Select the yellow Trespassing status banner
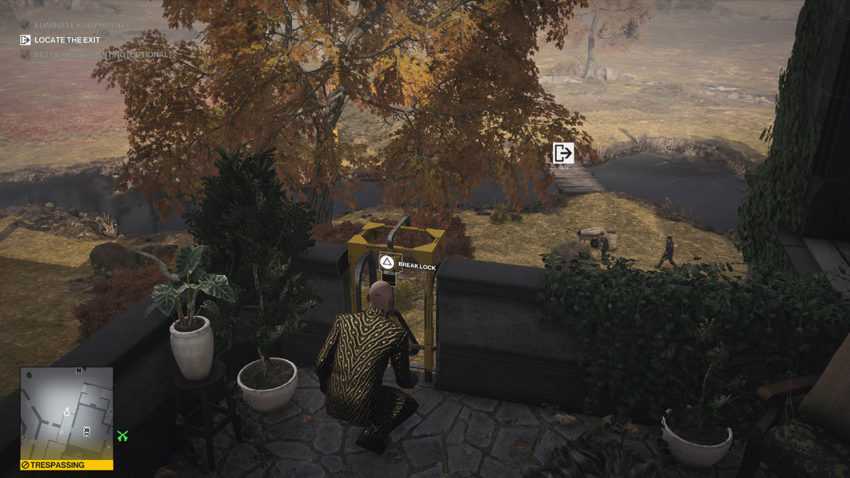 pos(66,465)
